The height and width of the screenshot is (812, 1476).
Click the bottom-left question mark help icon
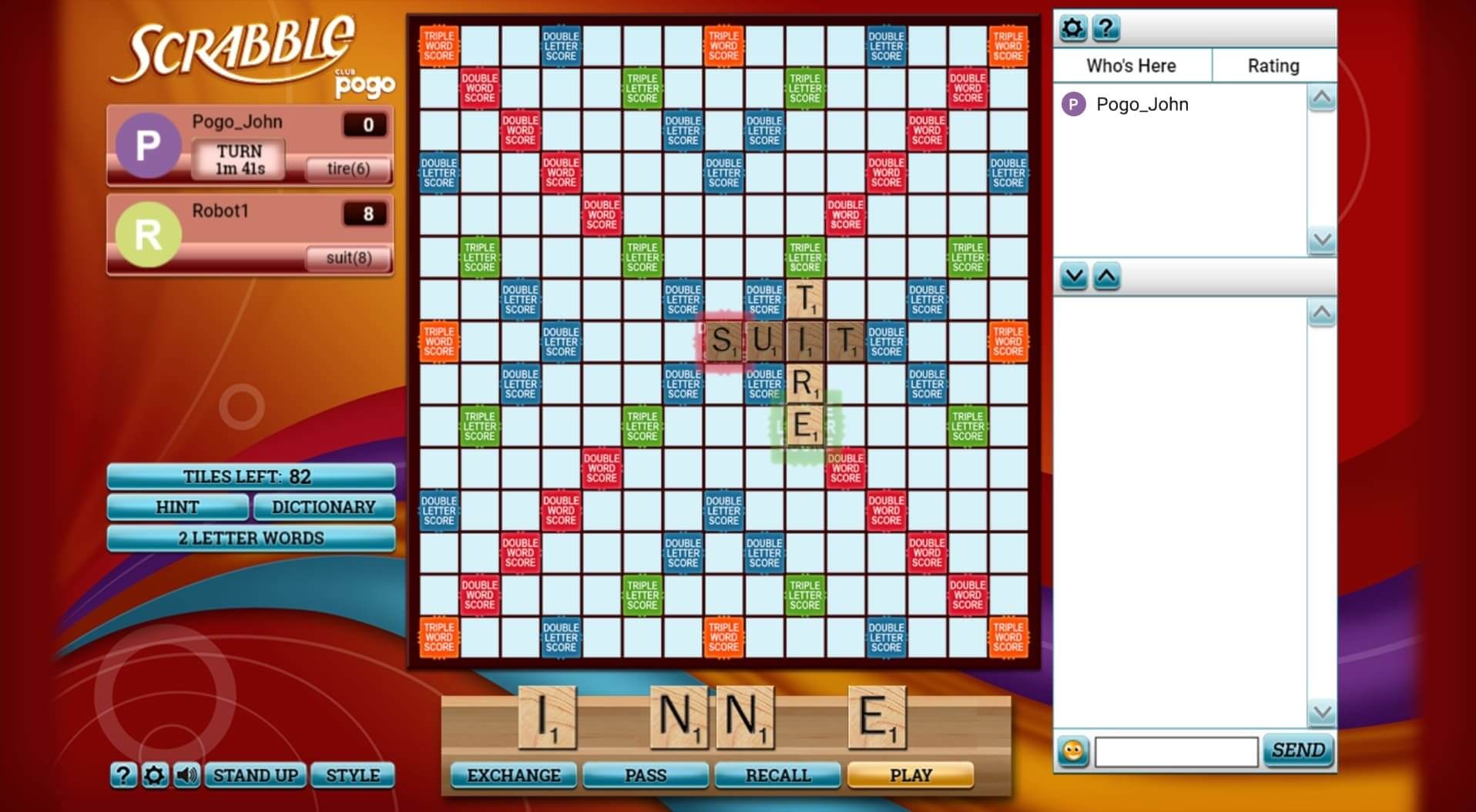[123, 776]
